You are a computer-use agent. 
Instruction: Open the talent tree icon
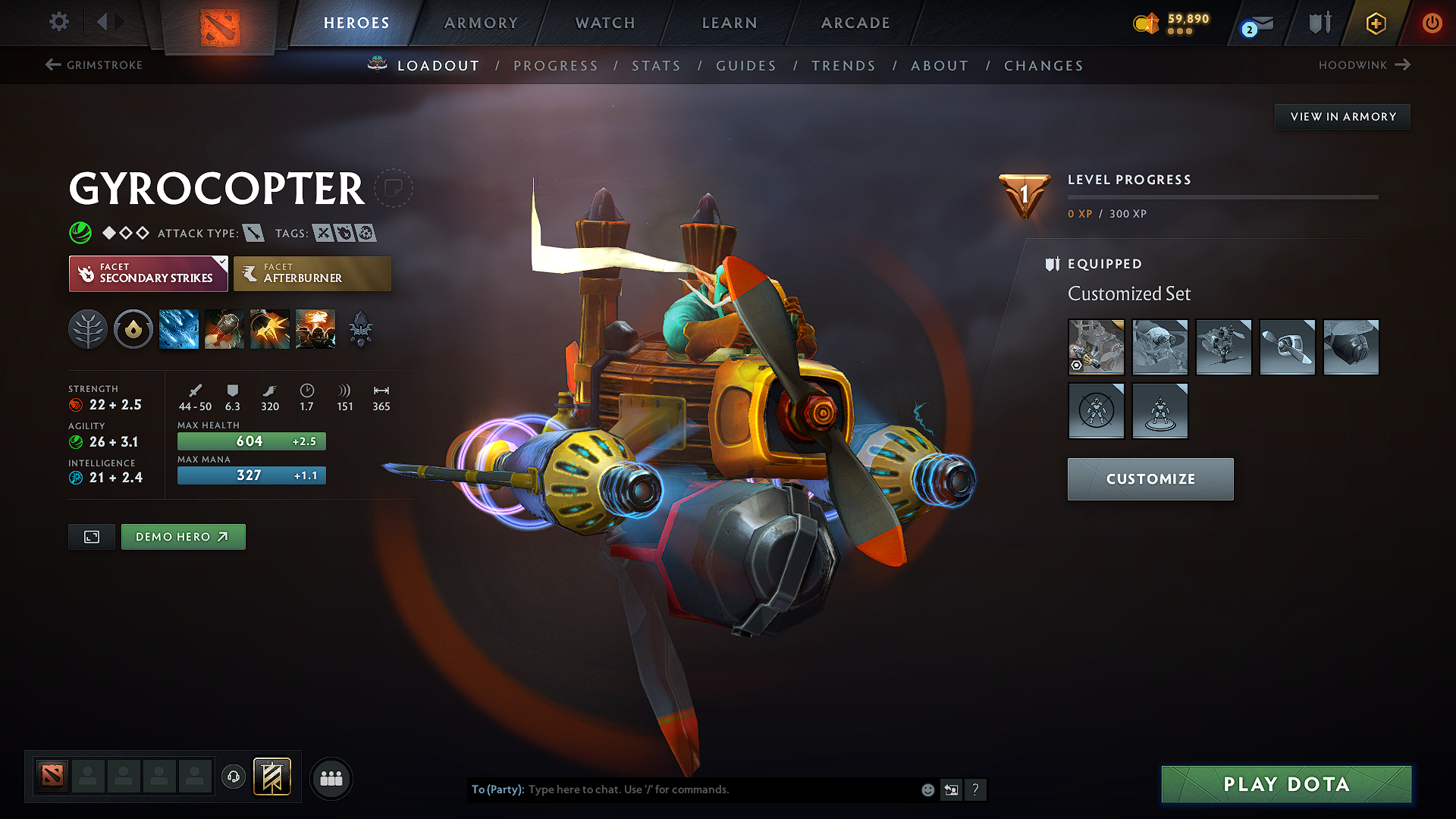[88, 328]
